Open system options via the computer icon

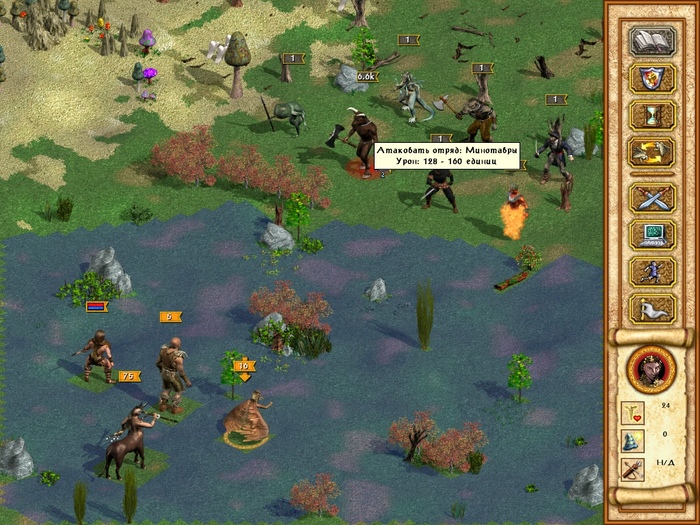651,234
